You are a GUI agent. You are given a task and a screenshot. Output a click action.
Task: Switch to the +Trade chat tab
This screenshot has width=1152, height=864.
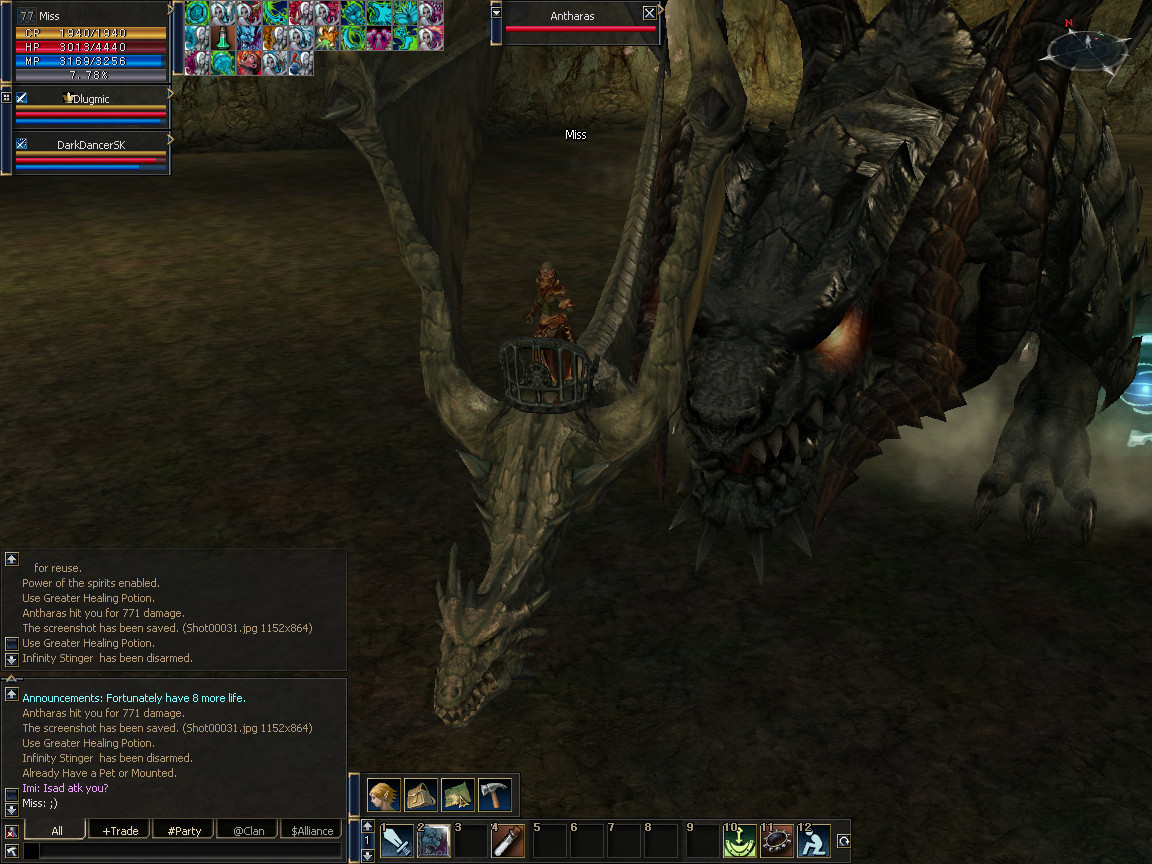pyautogui.click(x=120, y=831)
